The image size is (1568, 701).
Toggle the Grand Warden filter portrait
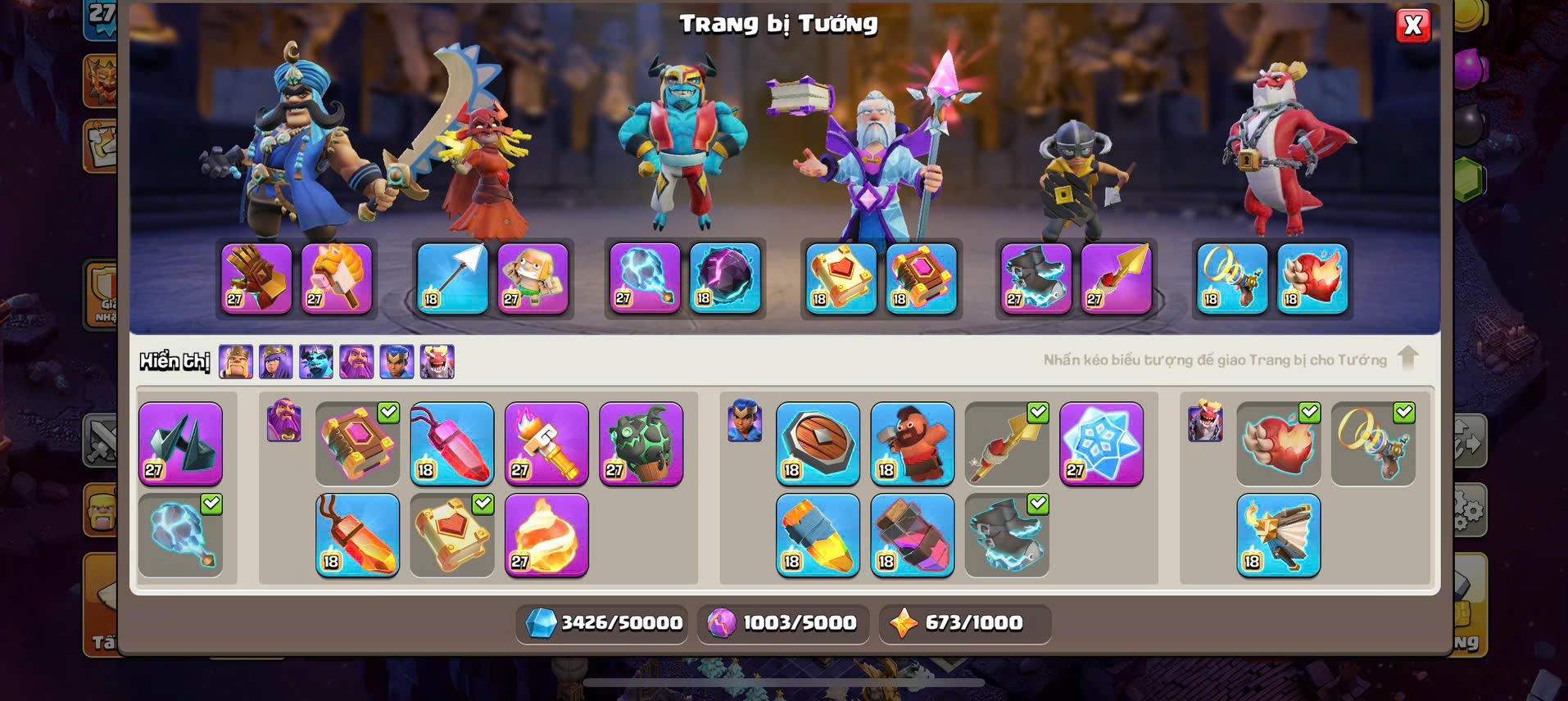pyautogui.click(x=356, y=361)
